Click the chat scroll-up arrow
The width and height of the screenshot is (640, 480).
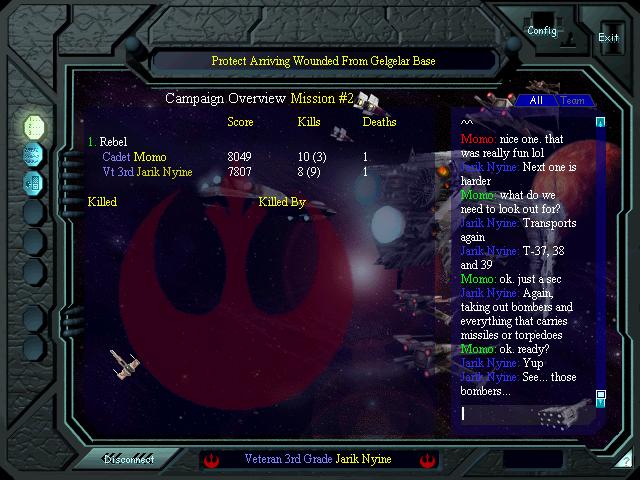coord(601,123)
